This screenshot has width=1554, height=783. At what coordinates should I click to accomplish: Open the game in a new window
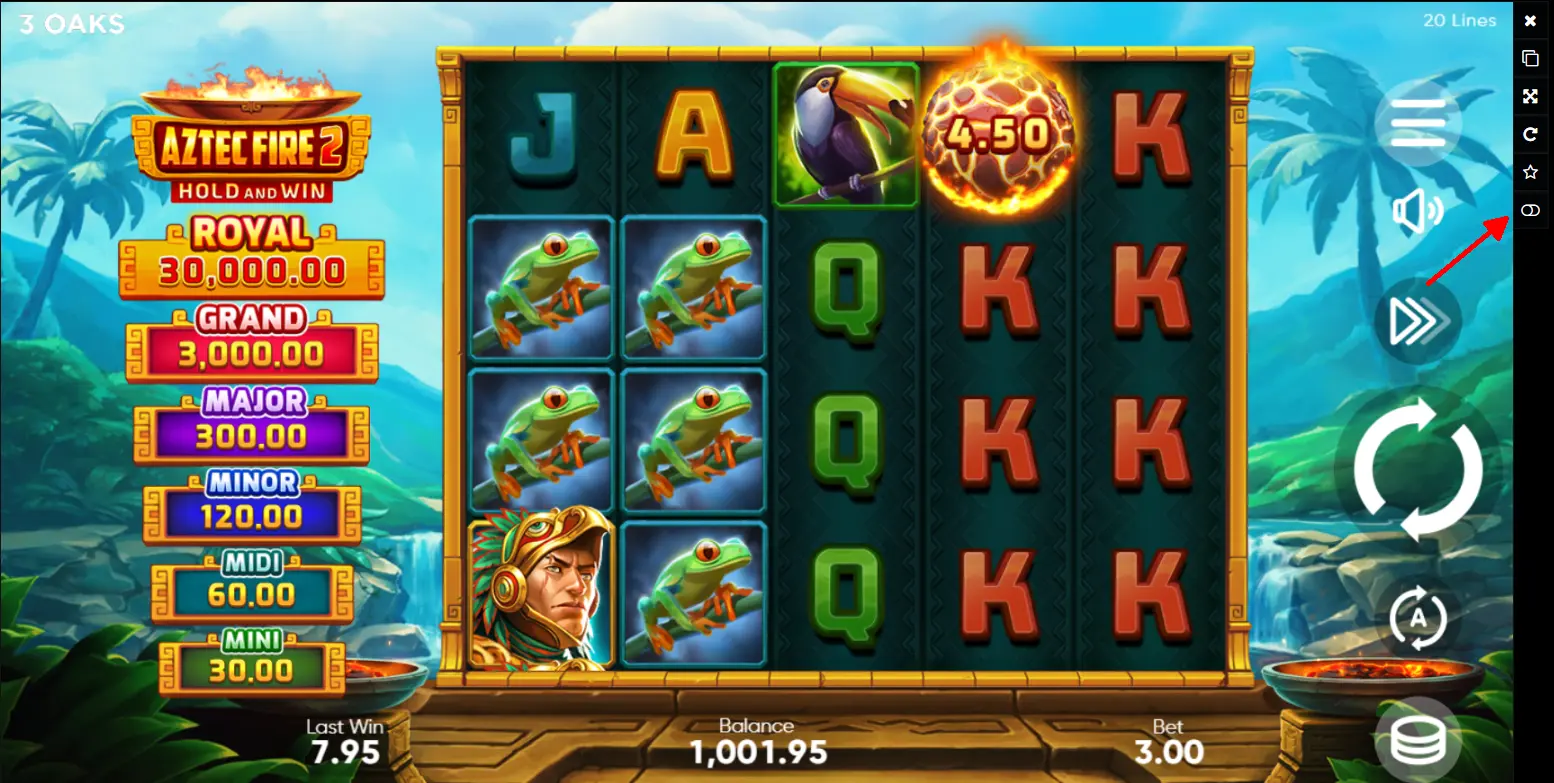tap(1530, 58)
